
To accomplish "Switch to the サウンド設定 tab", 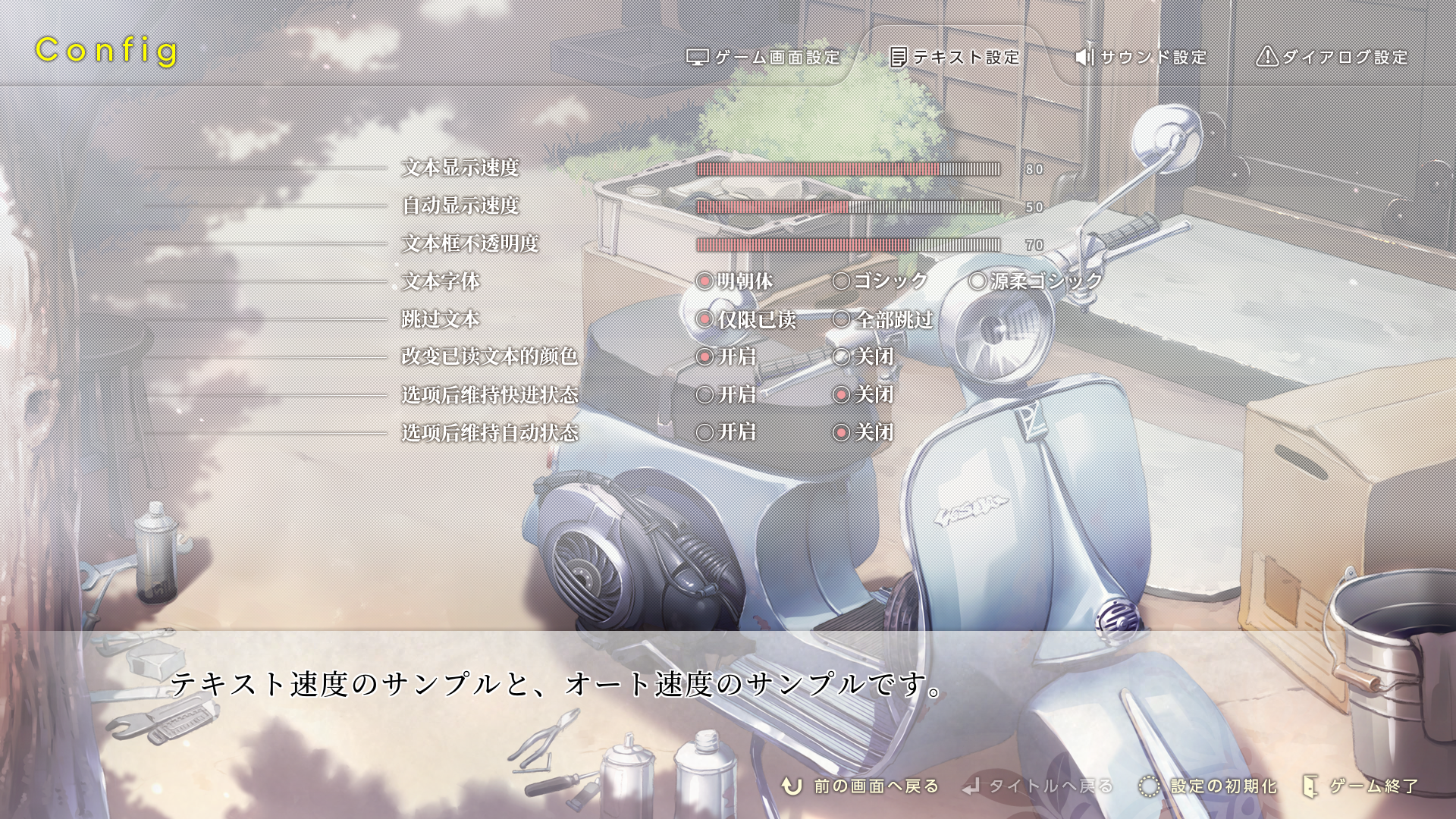I will [1141, 58].
